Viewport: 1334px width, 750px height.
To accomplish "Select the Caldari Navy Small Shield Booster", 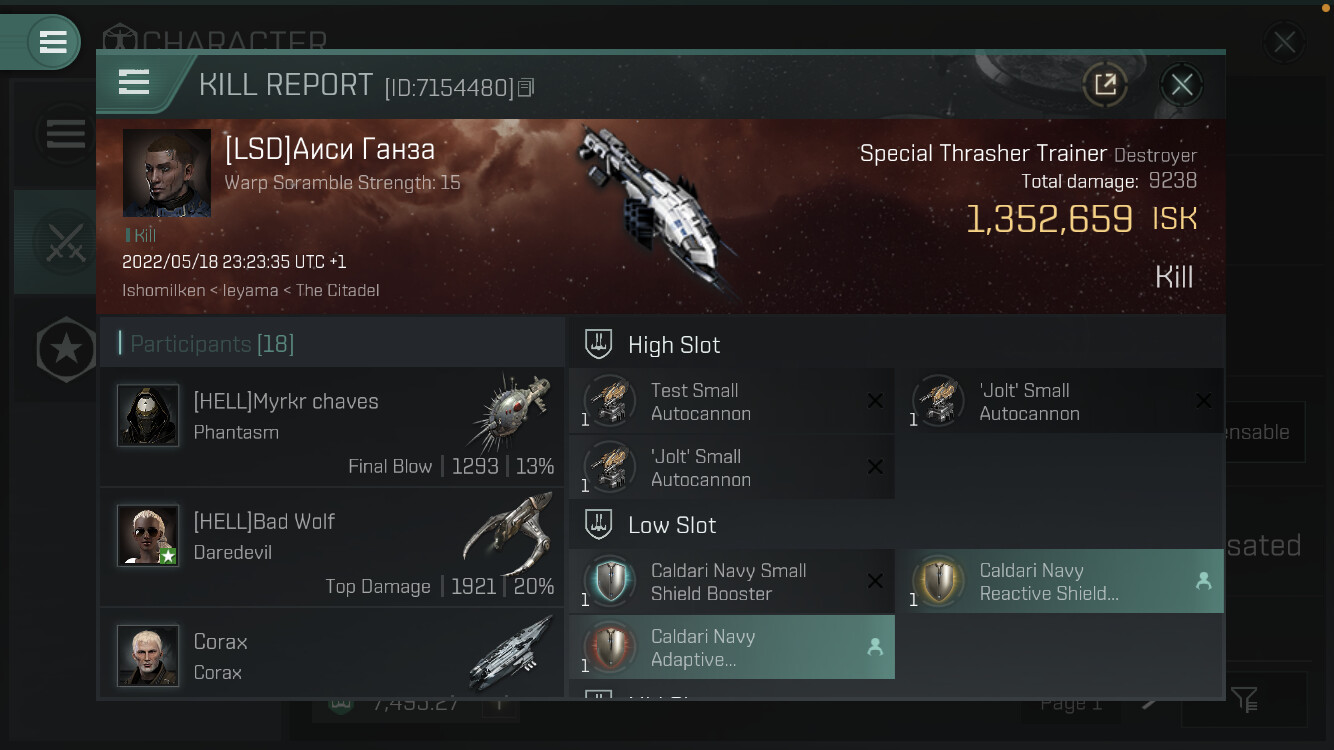I will click(731, 582).
